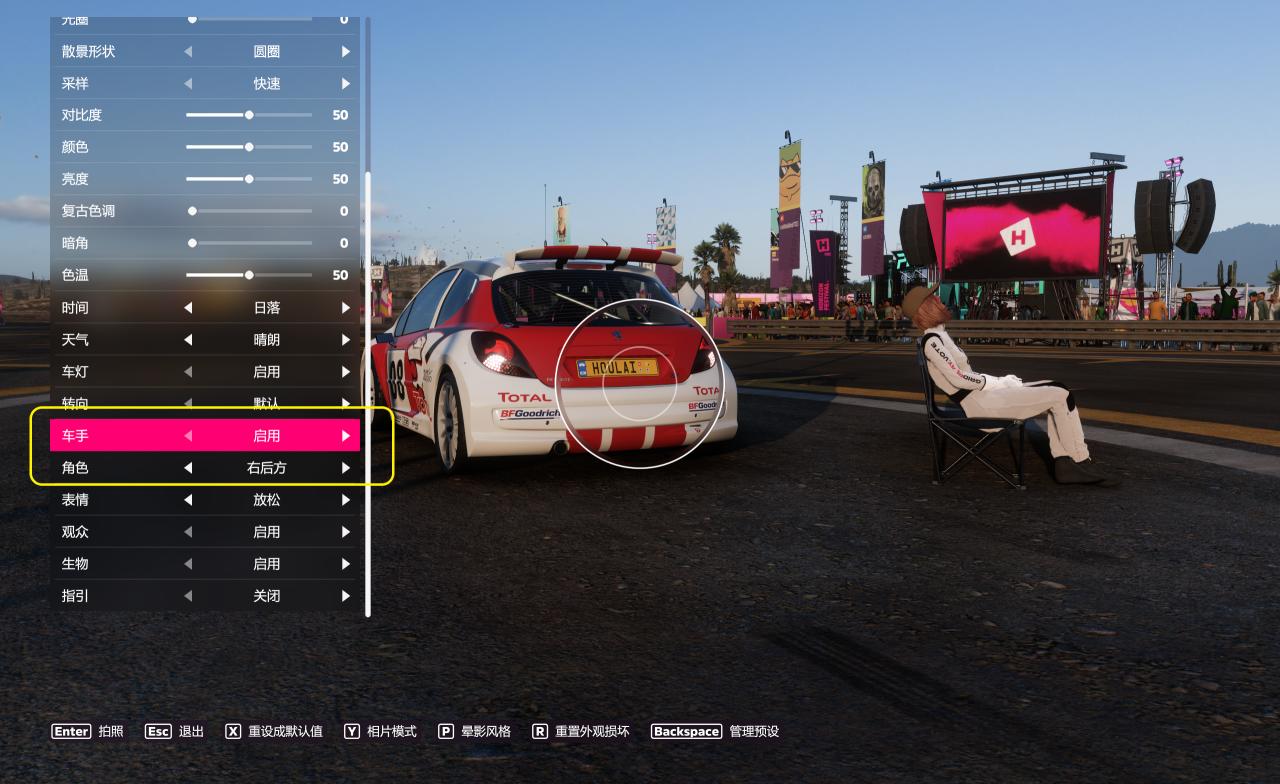Click left arrow on 时间 row
This screenshot has width=1280, height=784.
[x=188, y=307]
